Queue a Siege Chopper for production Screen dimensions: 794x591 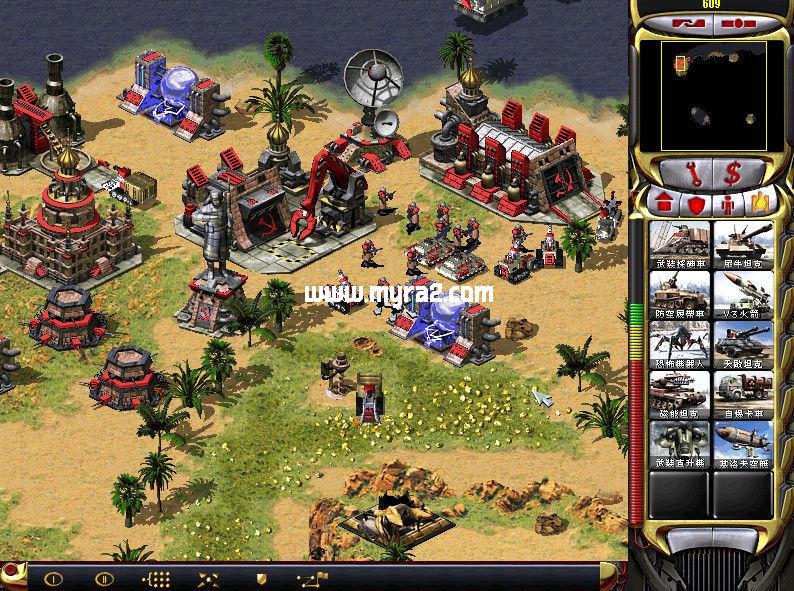[680, 445]
